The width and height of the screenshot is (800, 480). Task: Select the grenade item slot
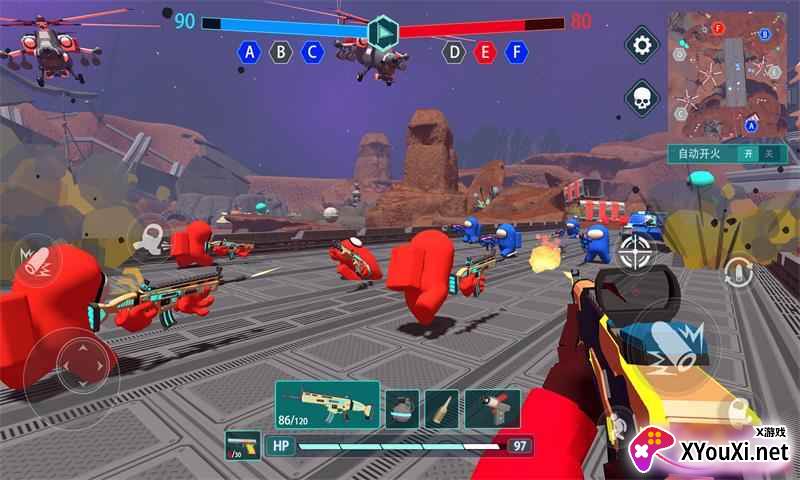click(x=403, y=408)
